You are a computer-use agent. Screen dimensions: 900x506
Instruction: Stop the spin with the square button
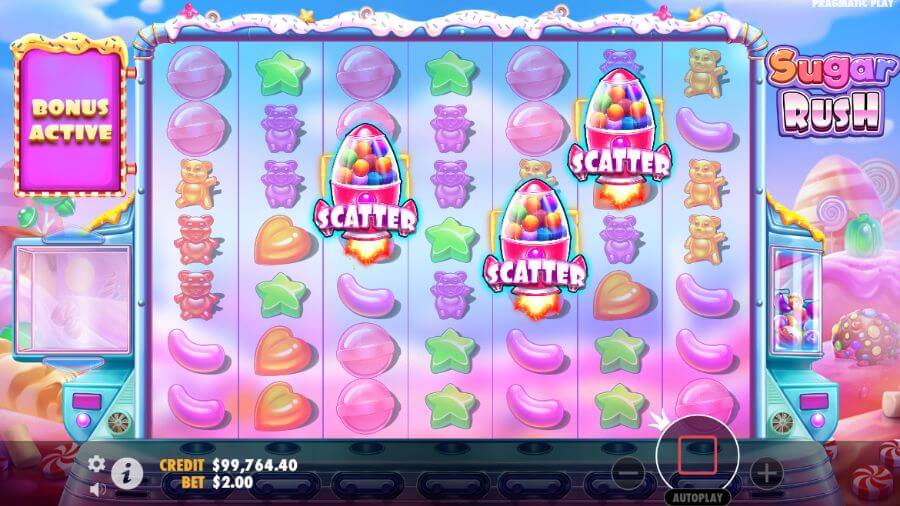(x=696, y=455)
